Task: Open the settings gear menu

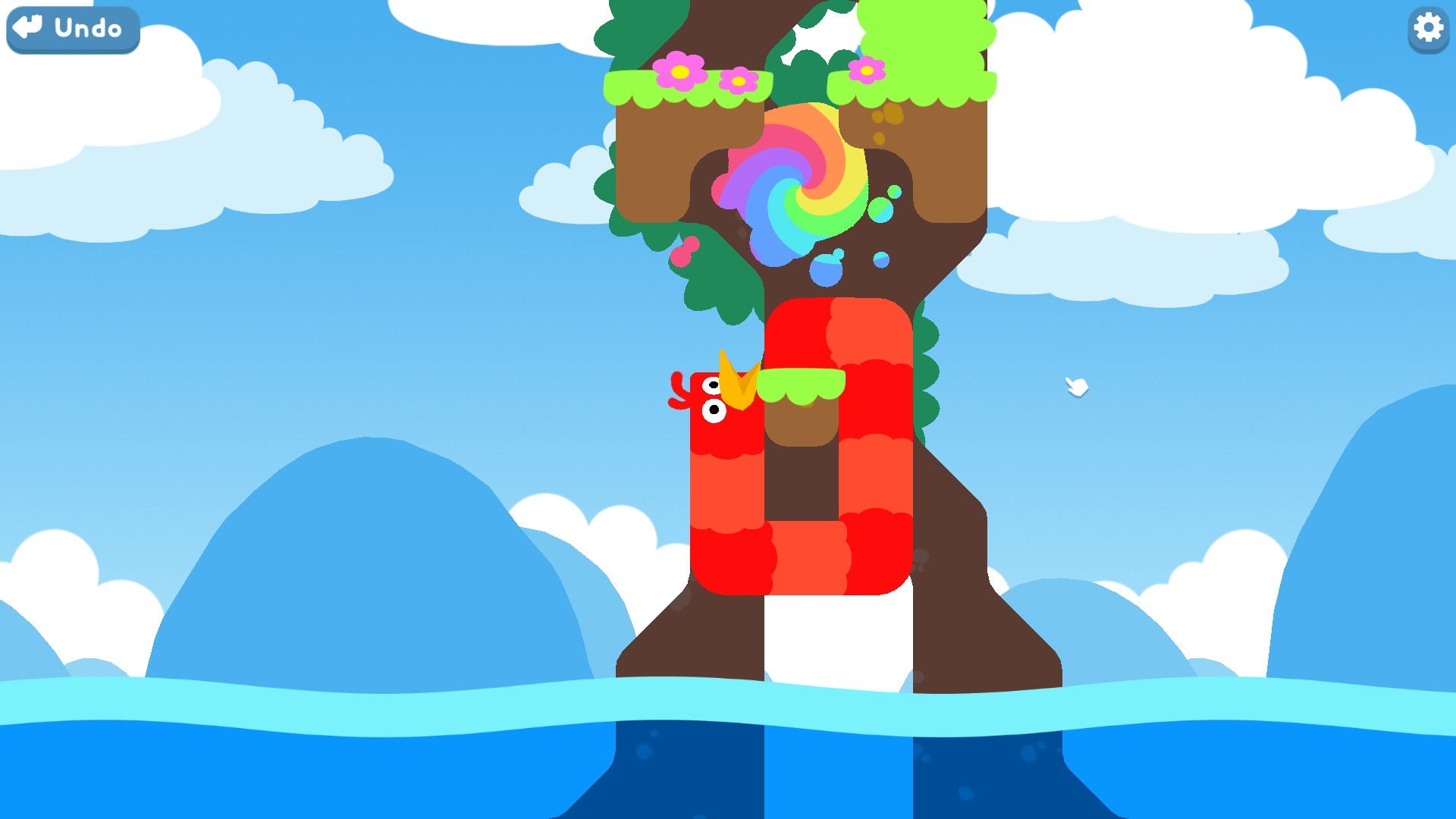Action: 1427,29
